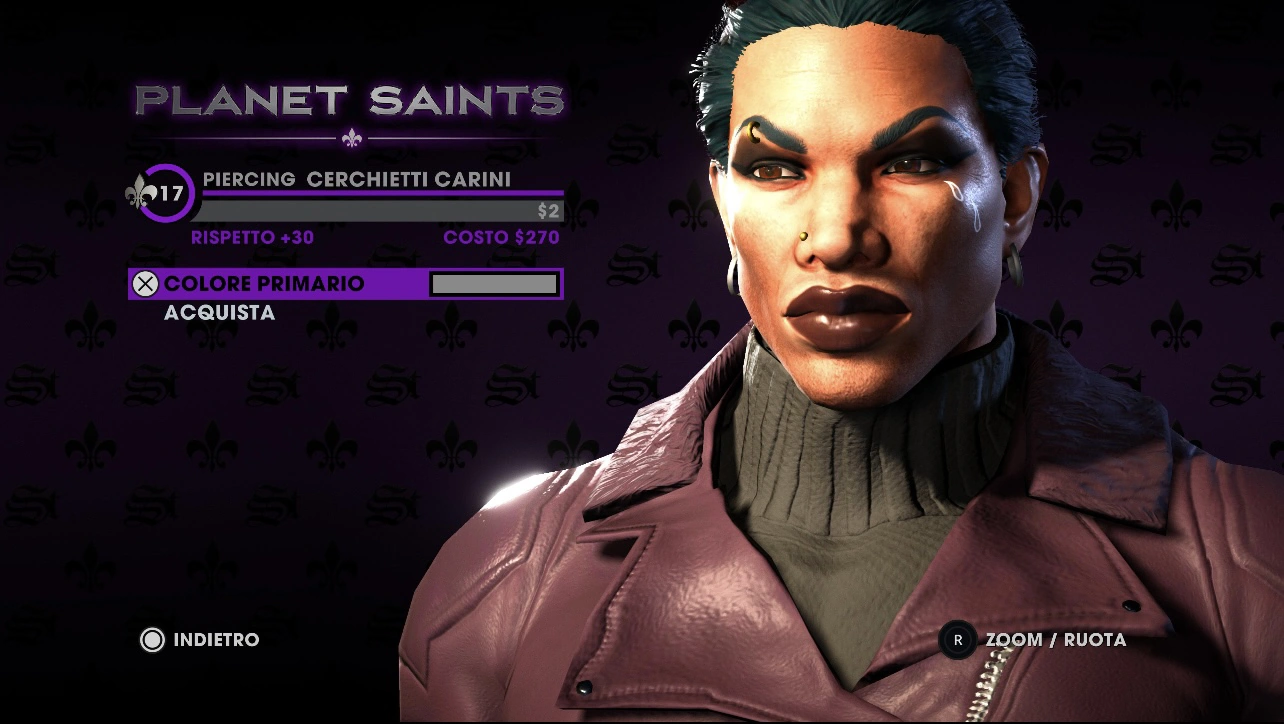The width and height of the screenshot is (1284, 724).
Task: Click the Planet Saints store logo
Action: click(x=351, y=100)
